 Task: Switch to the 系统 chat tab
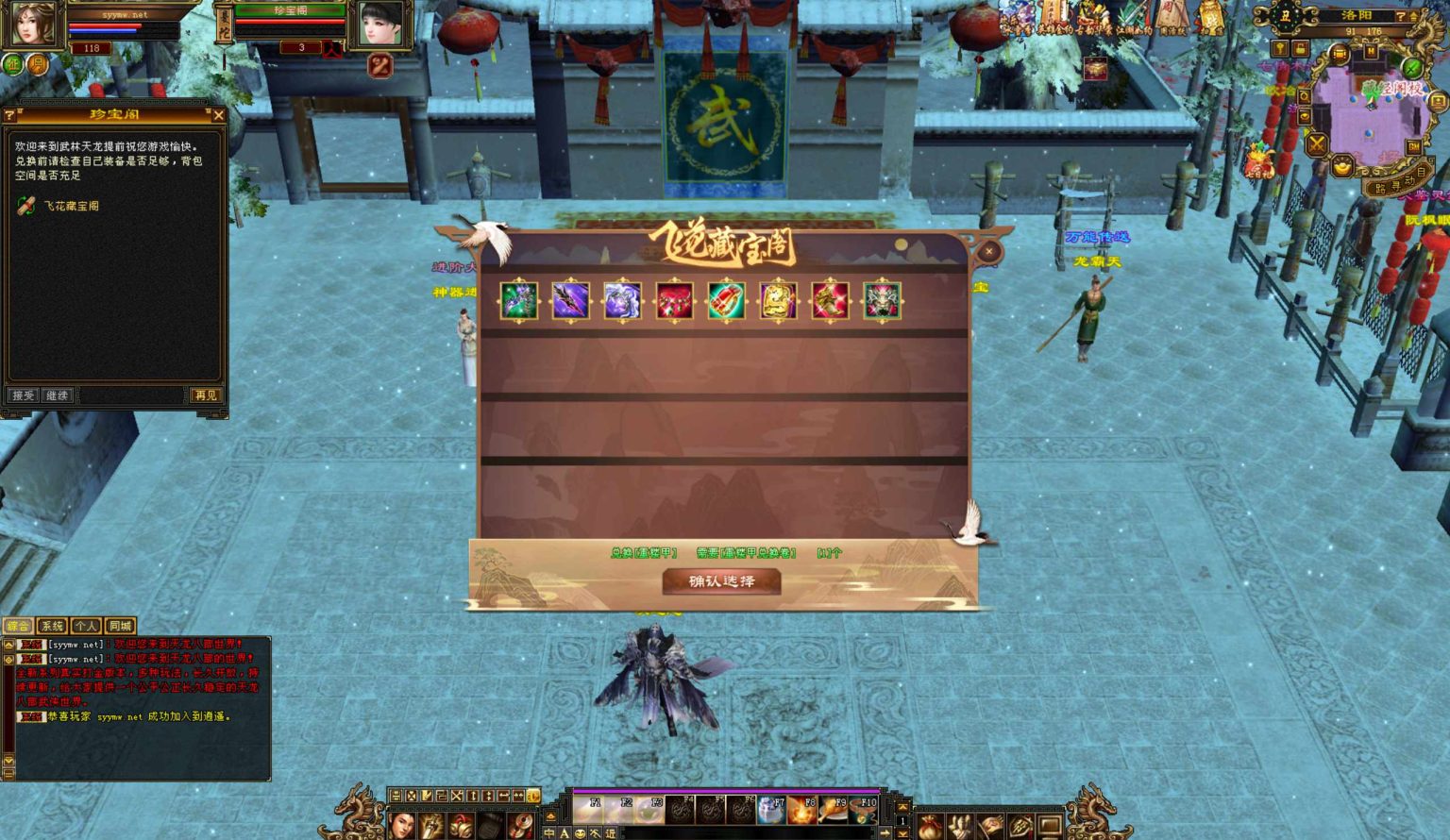pyautogui.click(x=52, y=626)
